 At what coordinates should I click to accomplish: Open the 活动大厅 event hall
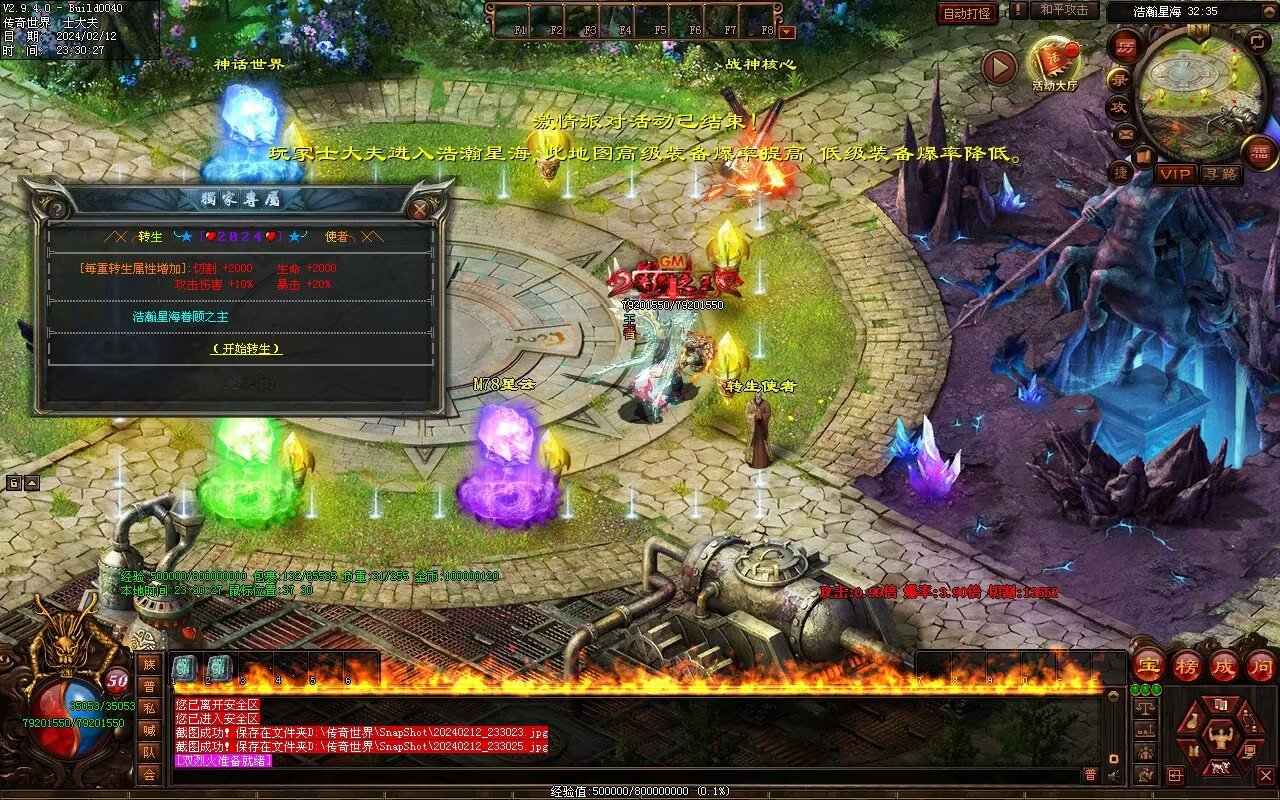[1053, 63]
